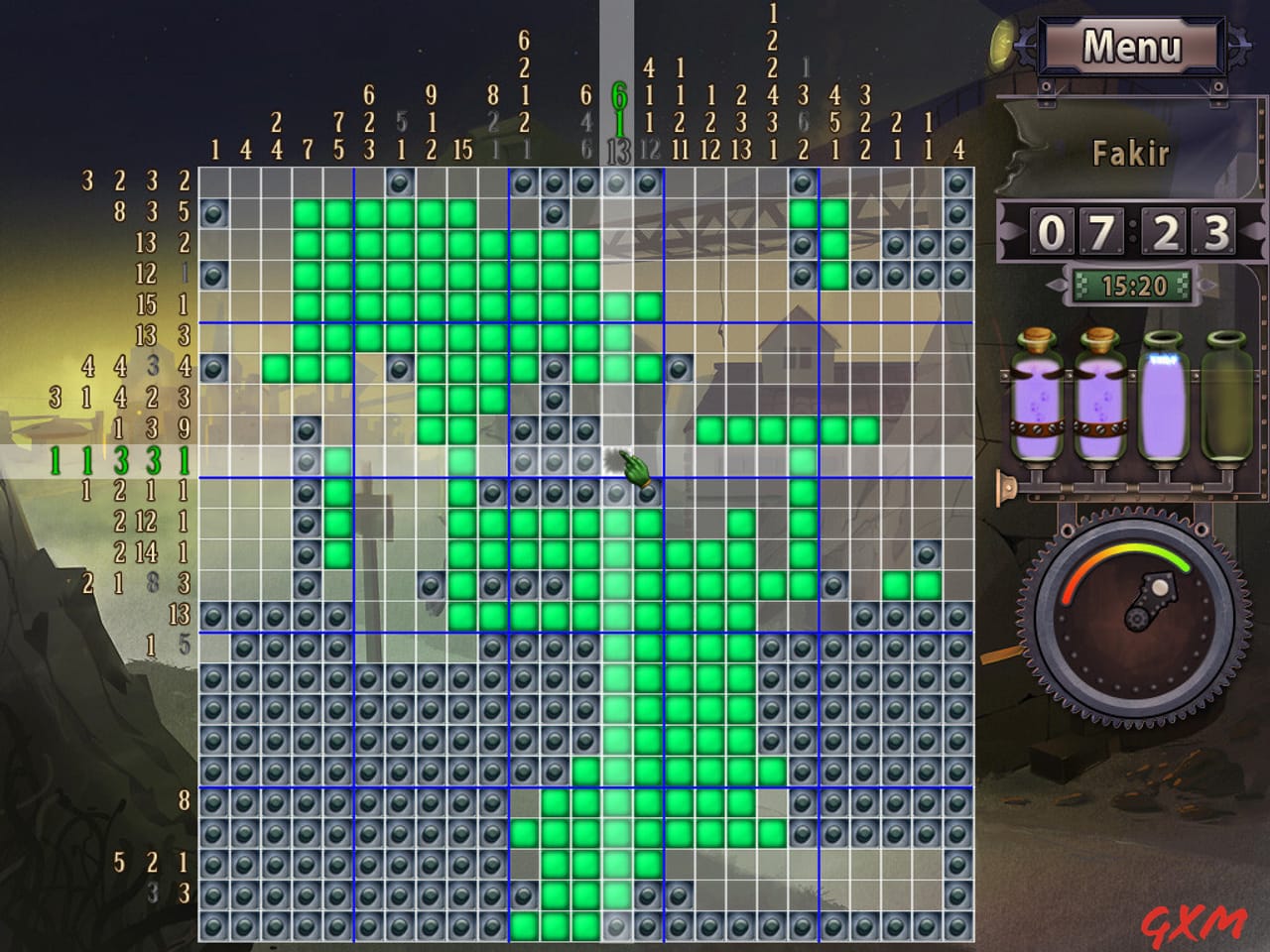Screen dimensions: 1270x952
Task: Click the Fakir puzzle title plaque
Action: (x=1131, y=154)
